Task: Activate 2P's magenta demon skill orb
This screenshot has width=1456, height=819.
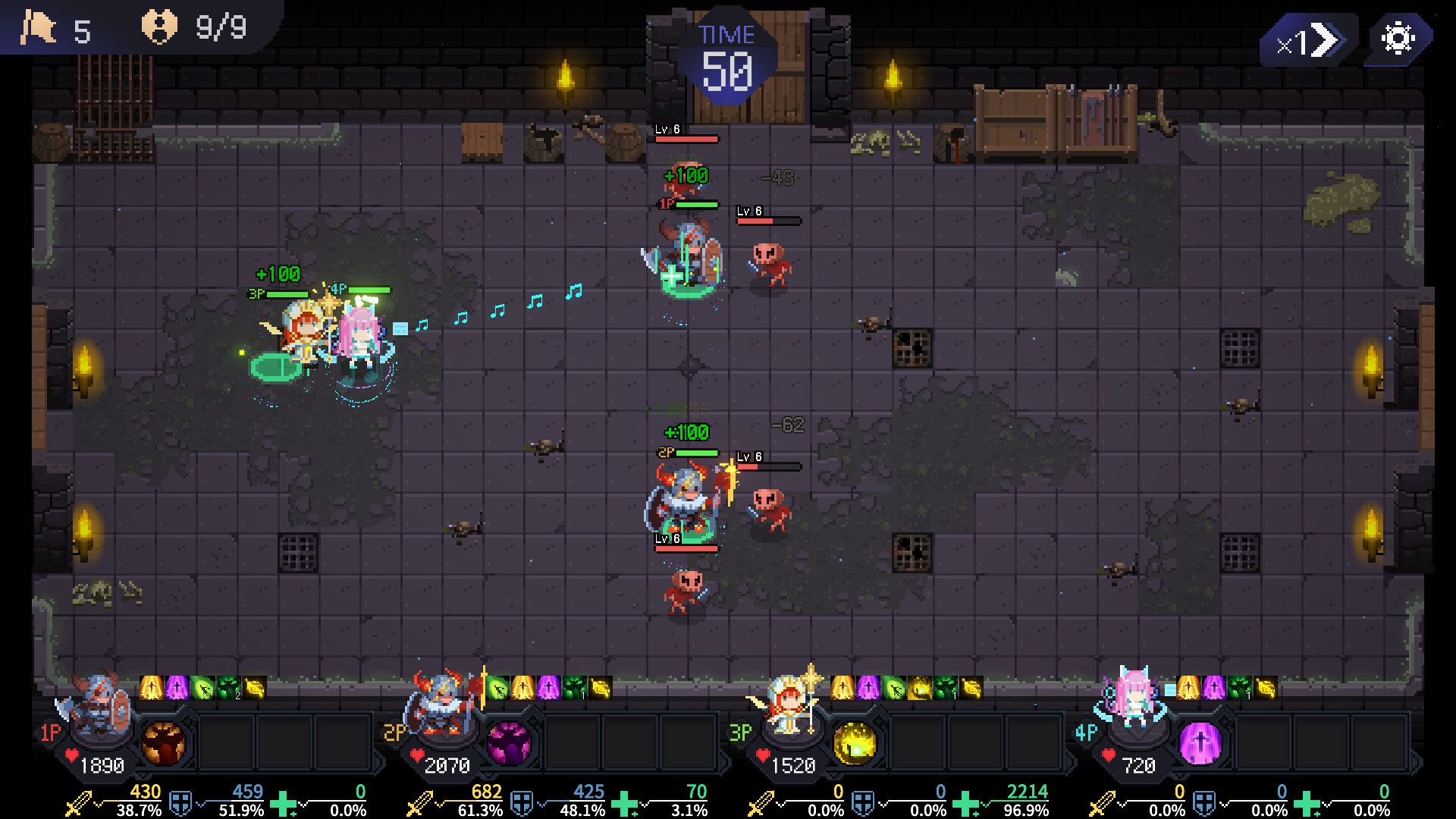Action: pyautogui.click(x=509, y=742)
